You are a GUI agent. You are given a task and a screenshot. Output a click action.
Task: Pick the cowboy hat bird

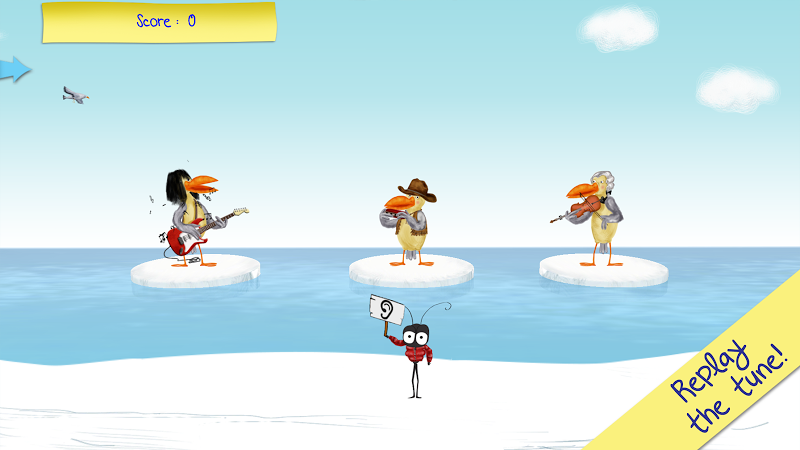point(410,221)
